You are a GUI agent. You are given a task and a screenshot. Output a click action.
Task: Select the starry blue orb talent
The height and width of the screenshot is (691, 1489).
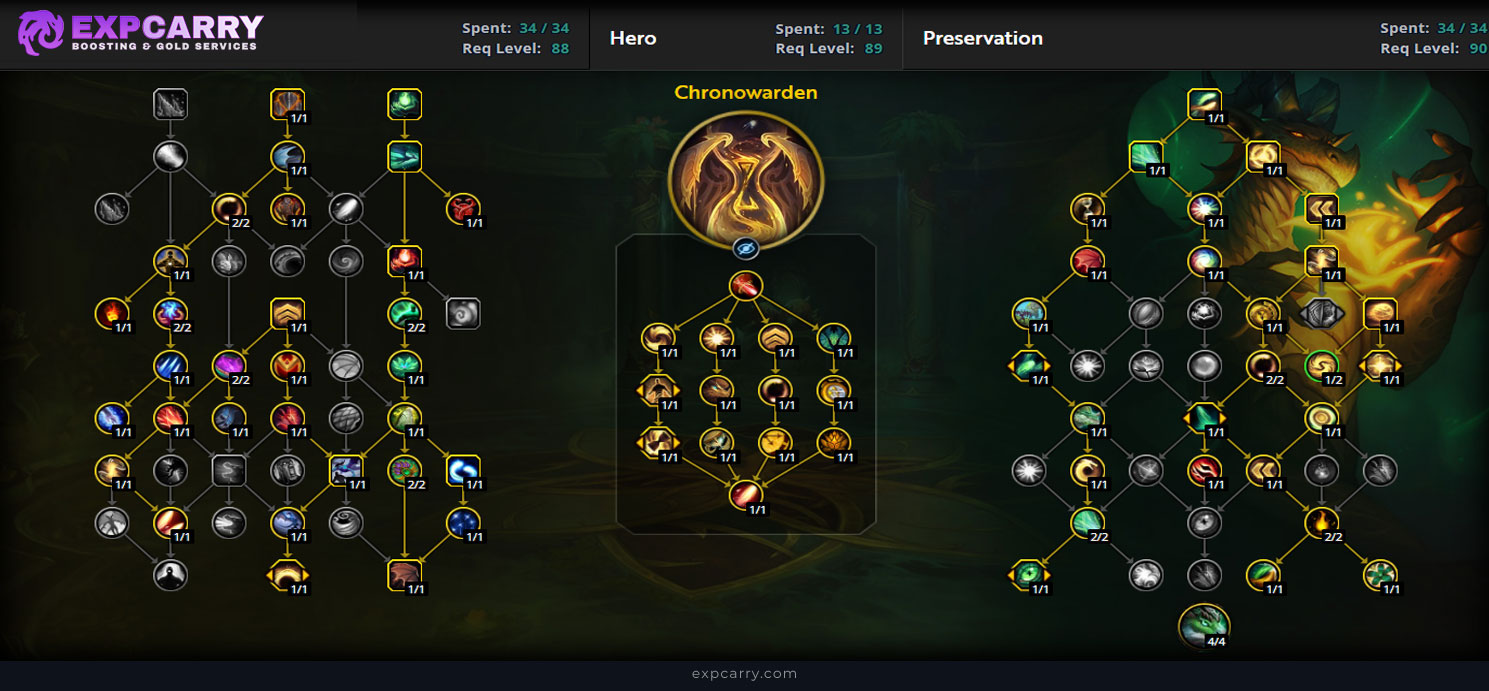[x=463, y=522]
